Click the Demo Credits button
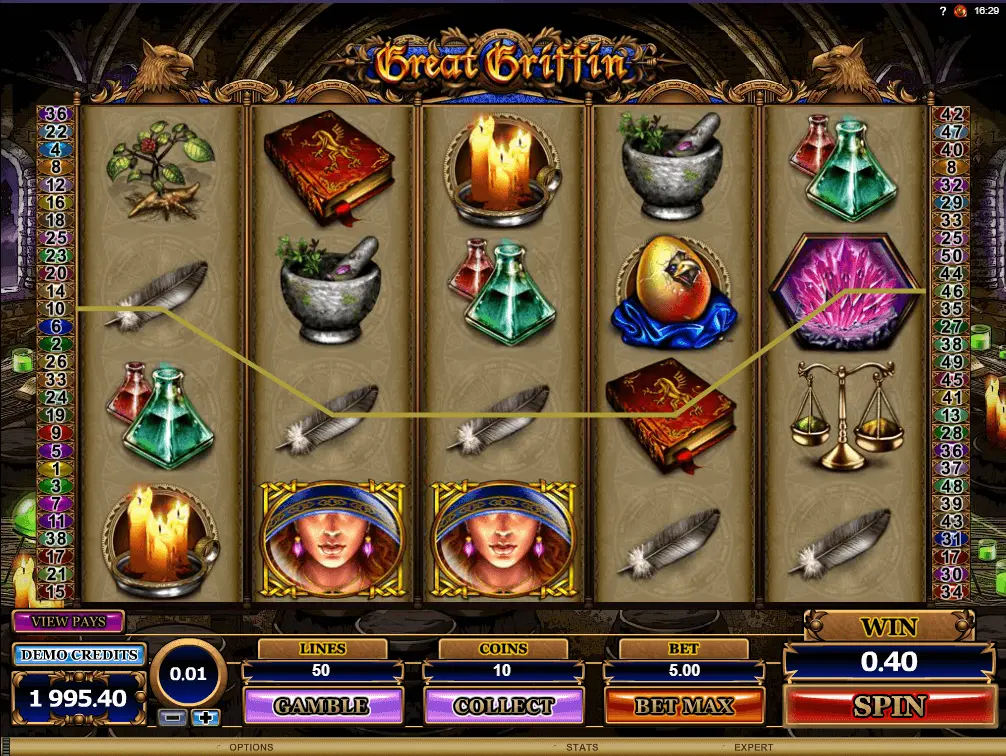1006x756 pixels. tap(79, 655)
